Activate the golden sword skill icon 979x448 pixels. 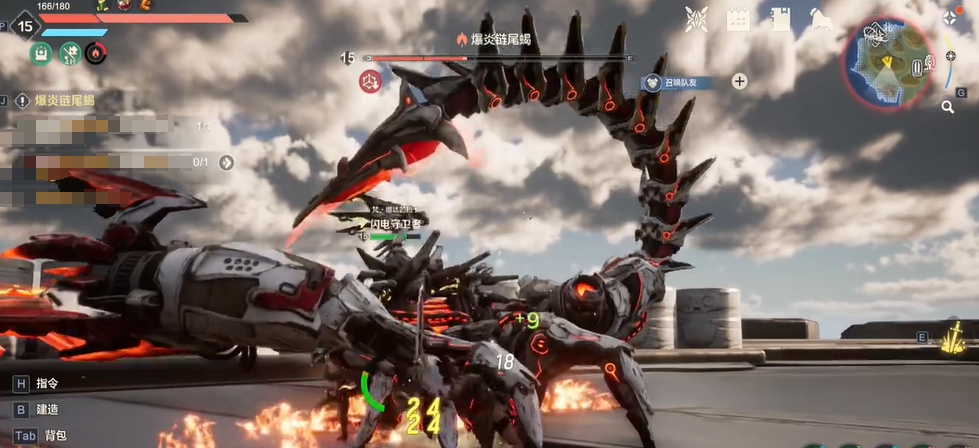click(x=954, y=339)
